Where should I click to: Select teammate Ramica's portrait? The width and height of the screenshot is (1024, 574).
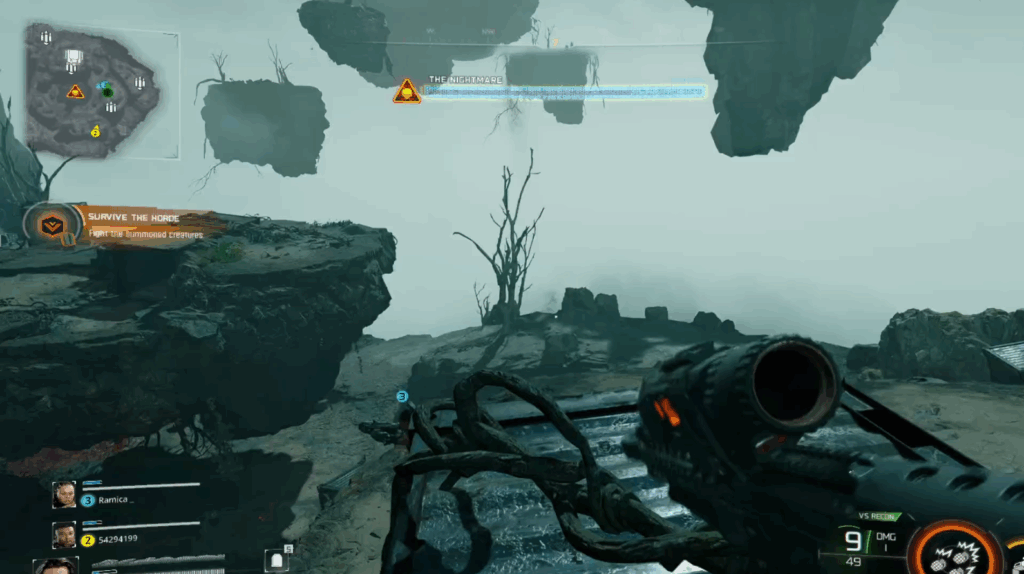coord(64,495)
